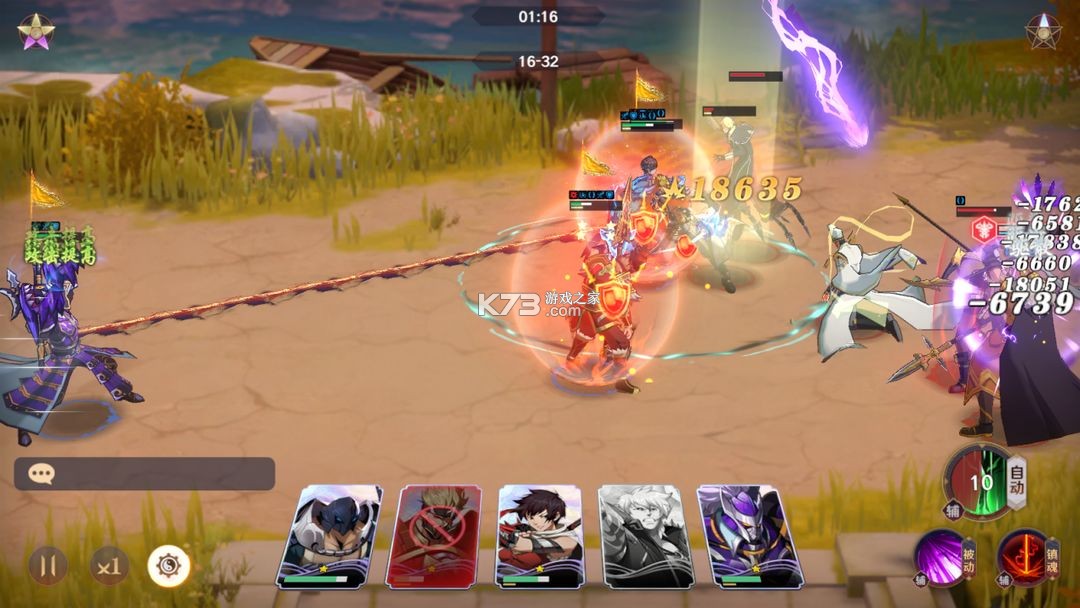This screenshot has width=1080, height=608.
Task: Click the pentagram emblem in top-right
Action: click(x=1044, y=31)
